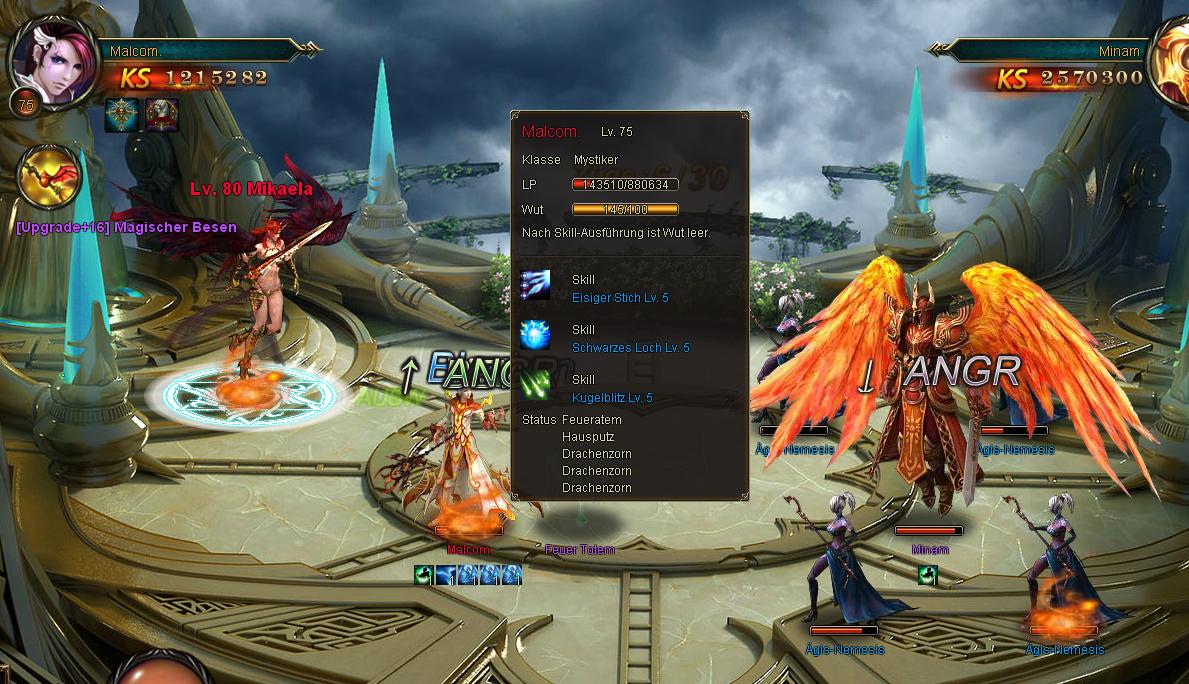Select the Kugelblitz skill icon
This screenshot has height=684, width=1189.
[x=536, y=385]
